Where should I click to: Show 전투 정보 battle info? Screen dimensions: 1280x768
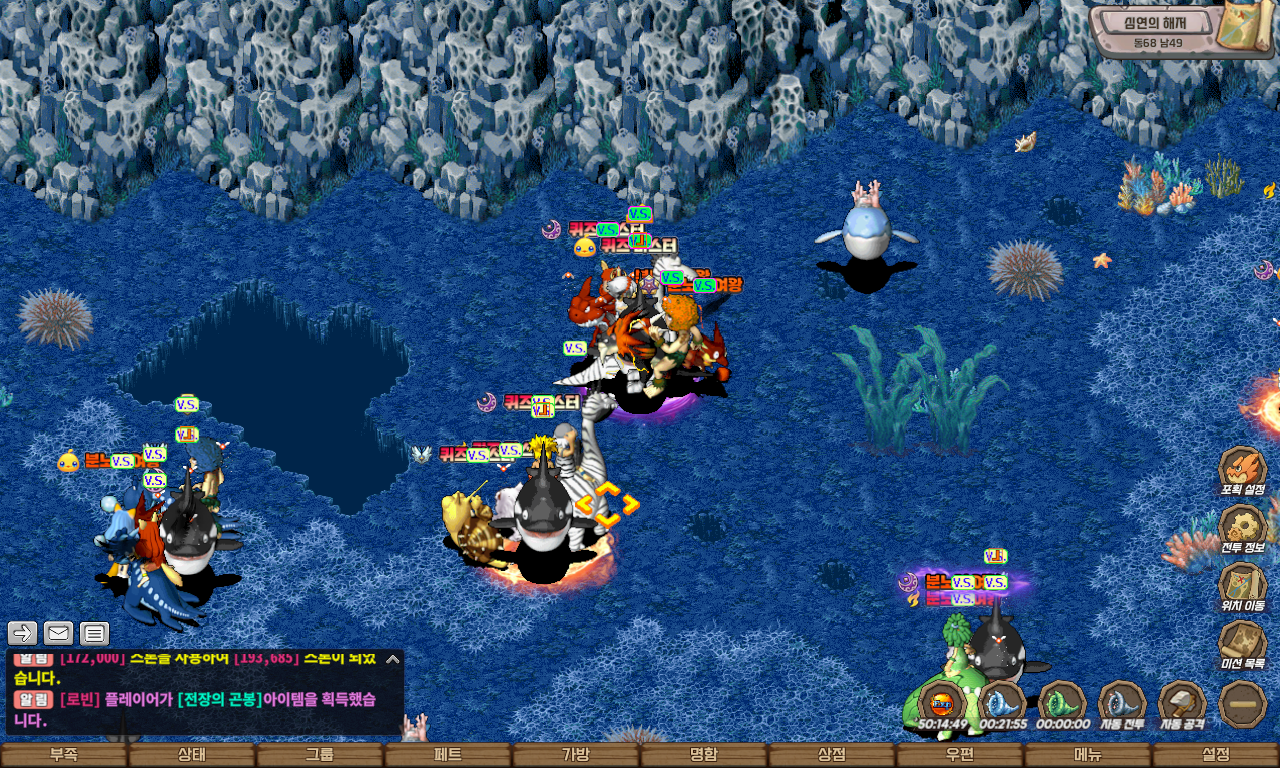pyautogui.click(x=1242, y=529)
